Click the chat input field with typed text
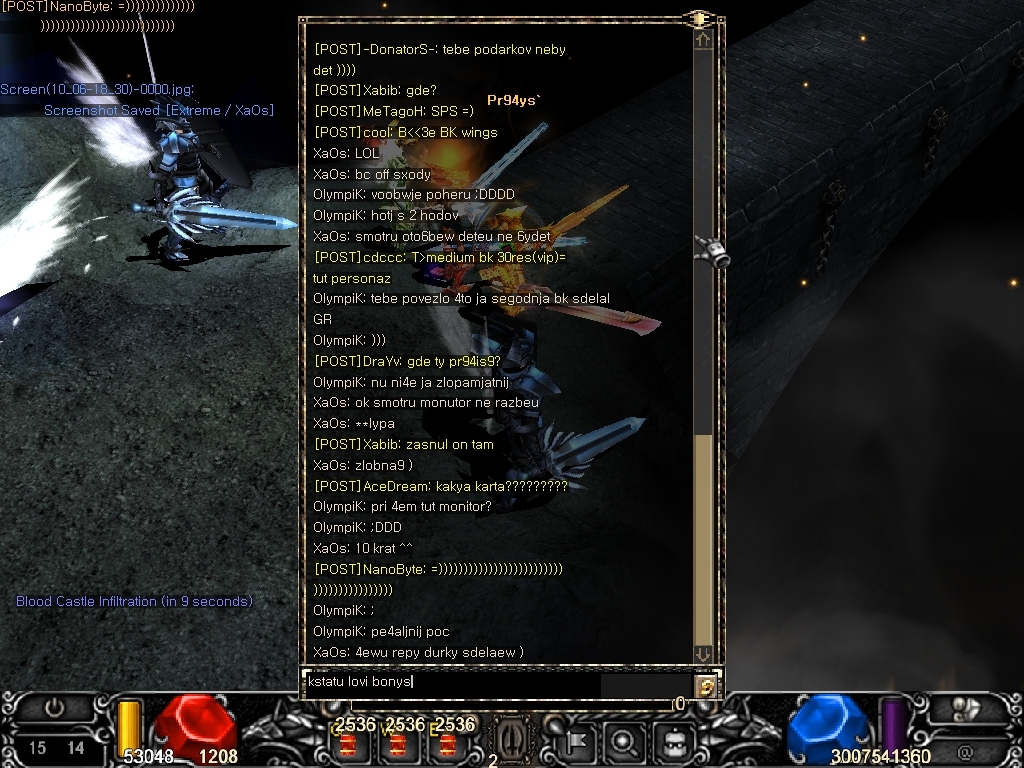Viewport: 1024px width, 768px height. (x=450, y=683)
